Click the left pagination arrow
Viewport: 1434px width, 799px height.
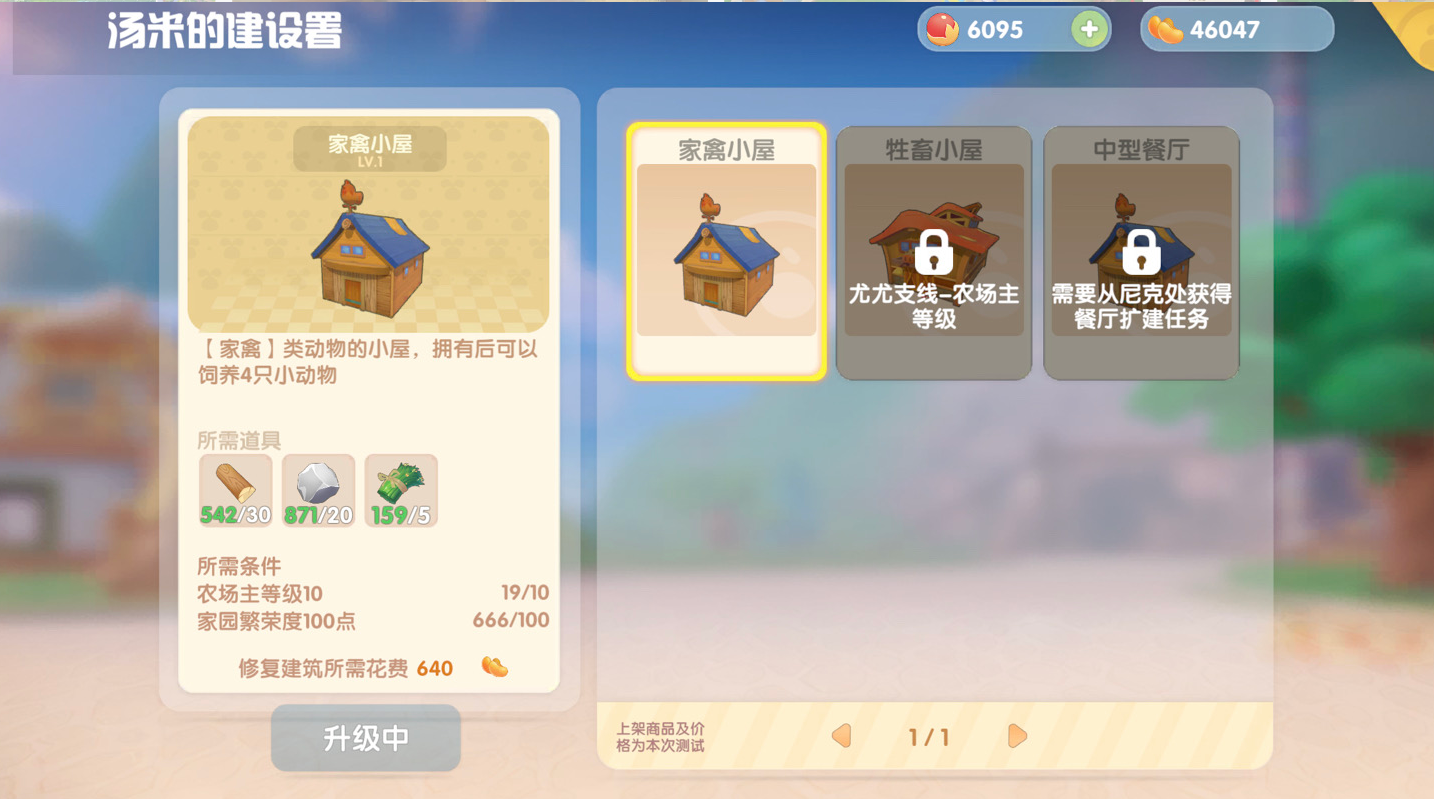click(x=841, y=736)
